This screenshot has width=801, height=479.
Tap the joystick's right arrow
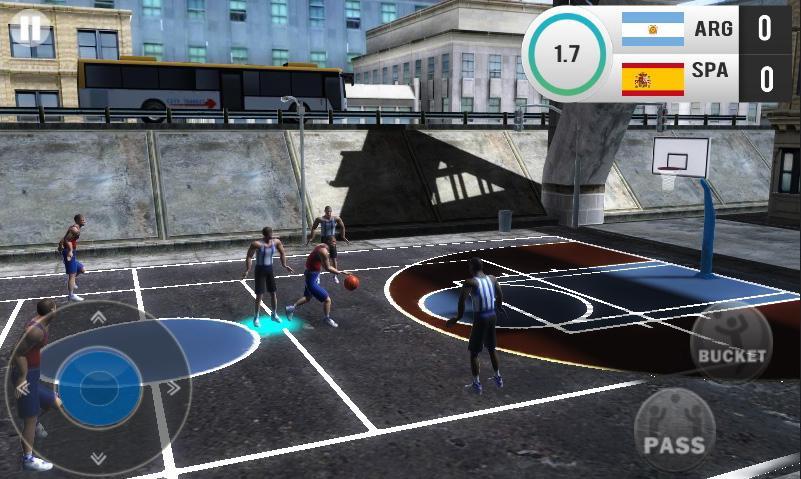173,388
